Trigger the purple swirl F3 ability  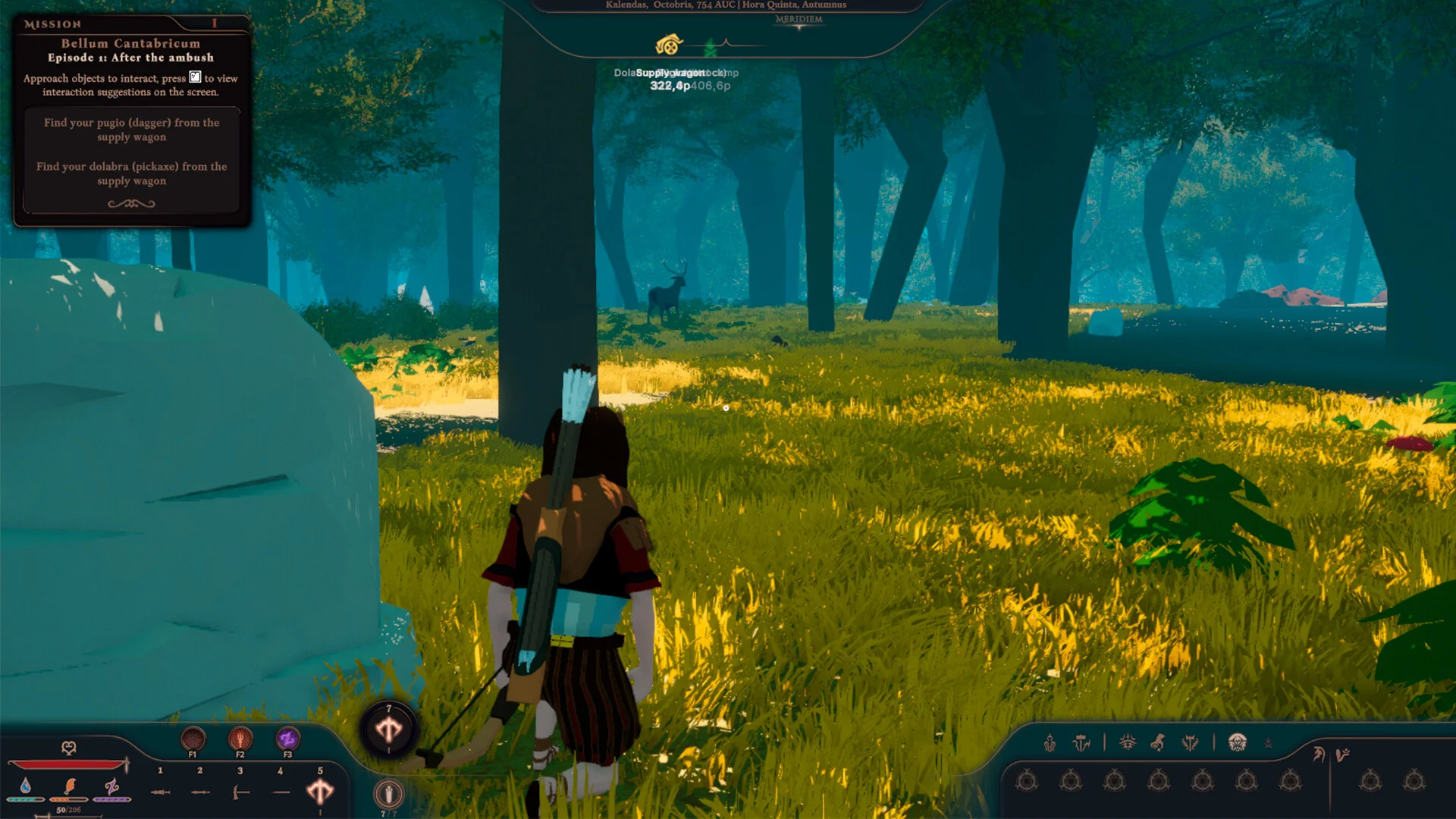(x=287, y=738)
